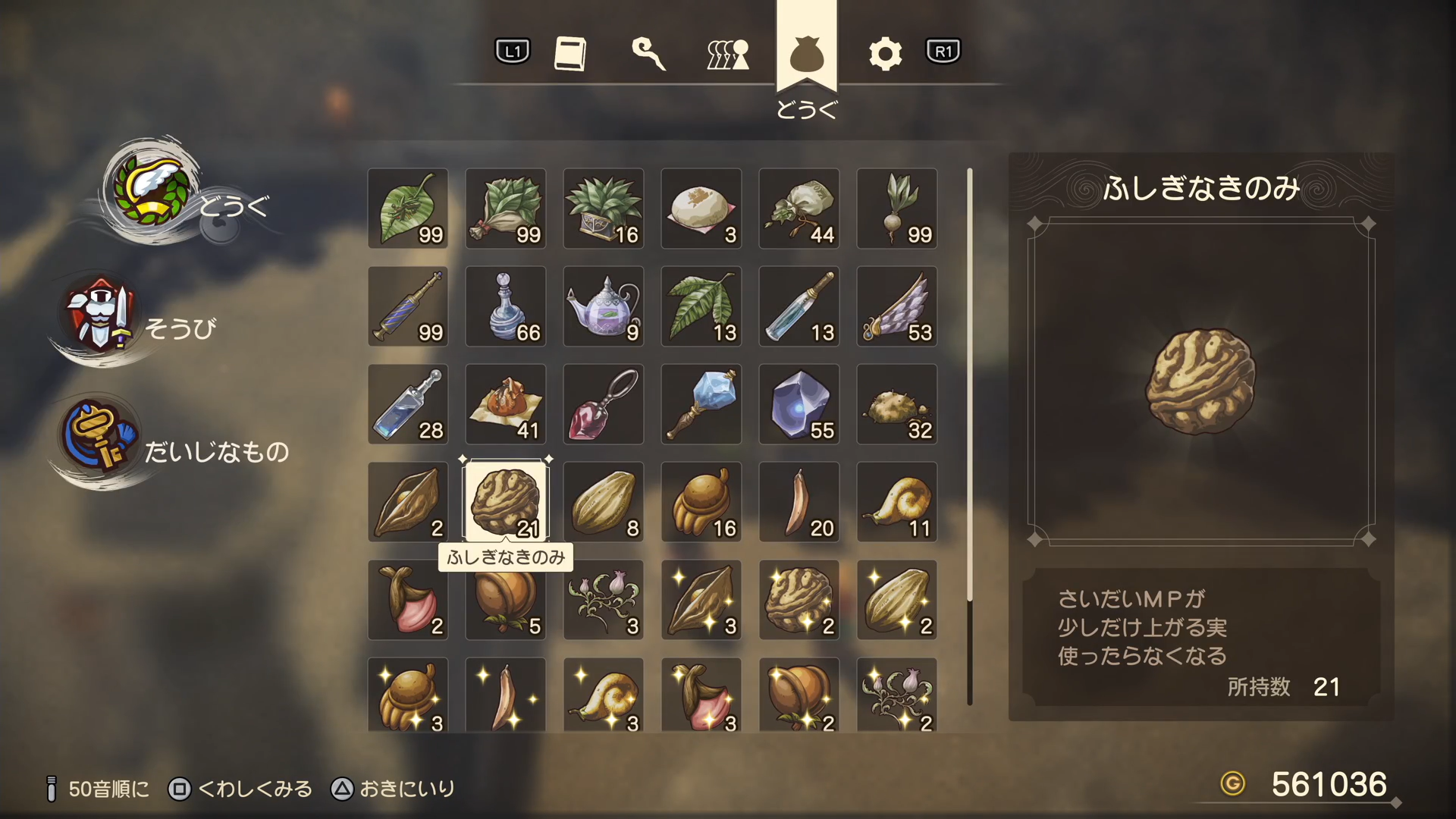
Task: Open the gear settings tab
Action: (885, 54)
